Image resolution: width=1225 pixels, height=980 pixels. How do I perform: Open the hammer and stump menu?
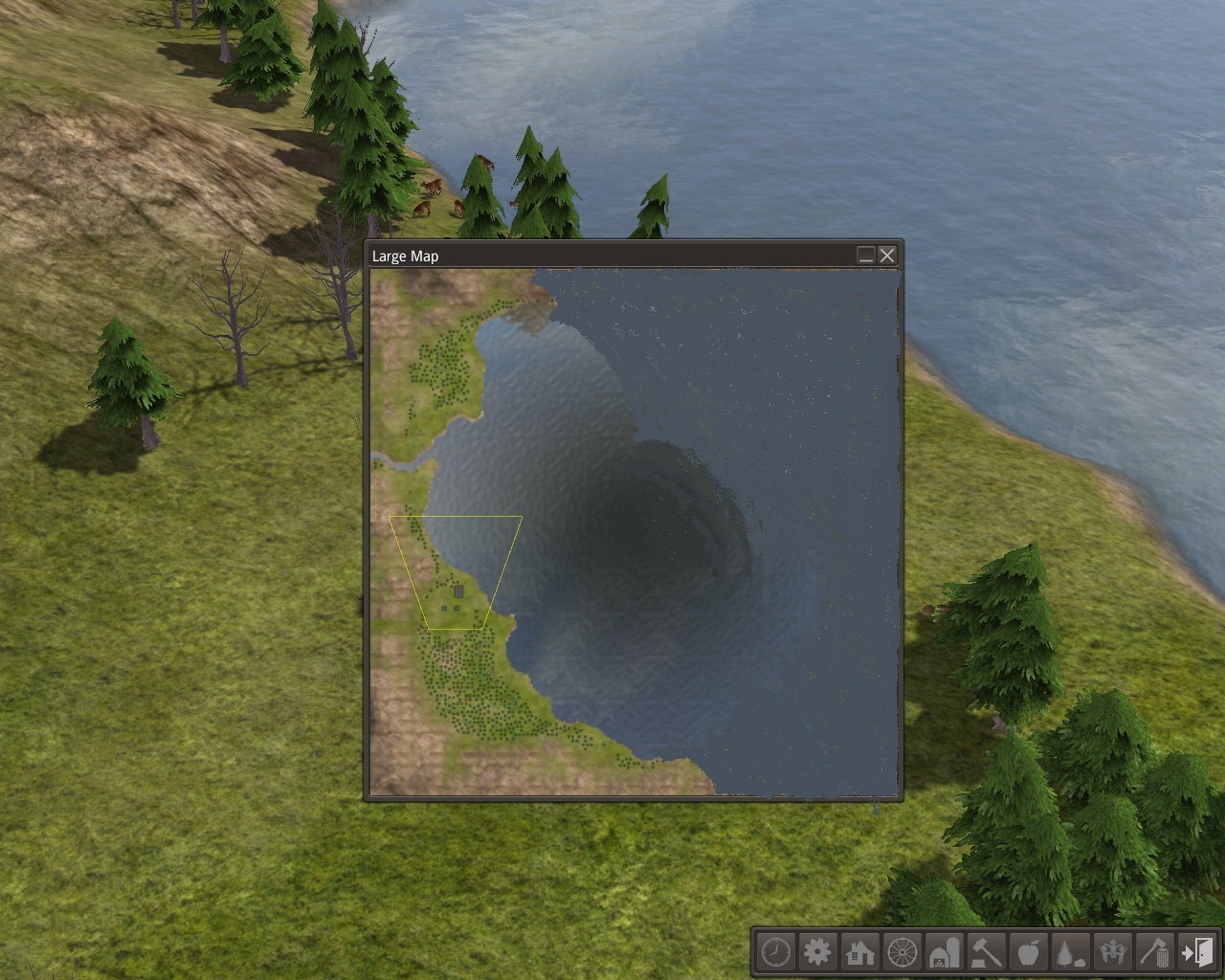pyautogui.click(x=987, y=952)
